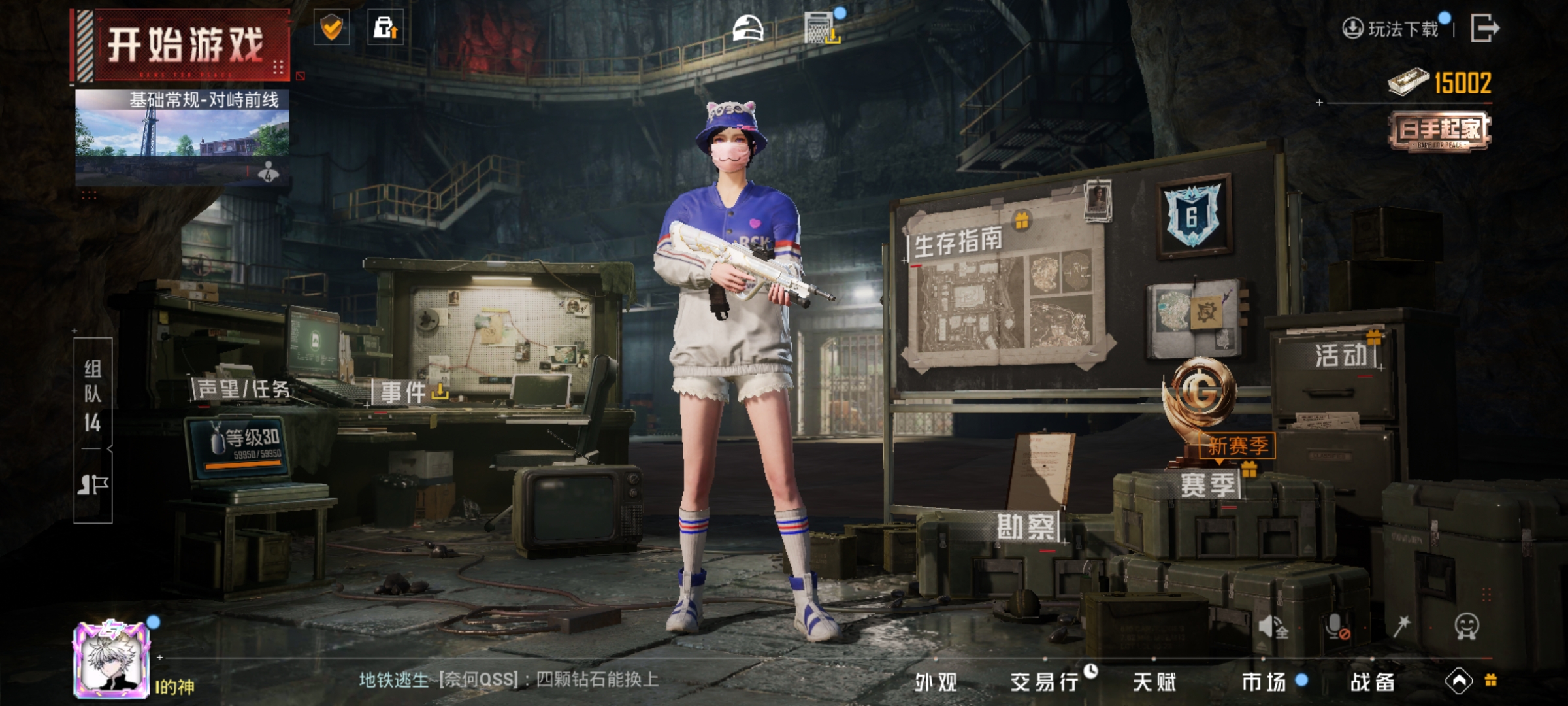Open the 活动 events panel
Screen dimensions: 1568x706
pyautogui.click(x=1341, y=356)
